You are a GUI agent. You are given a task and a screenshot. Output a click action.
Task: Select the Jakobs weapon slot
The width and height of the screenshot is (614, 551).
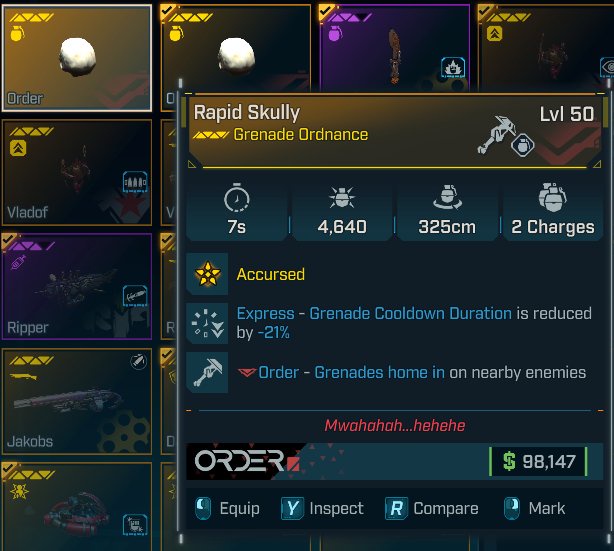[x=77, y=399]
